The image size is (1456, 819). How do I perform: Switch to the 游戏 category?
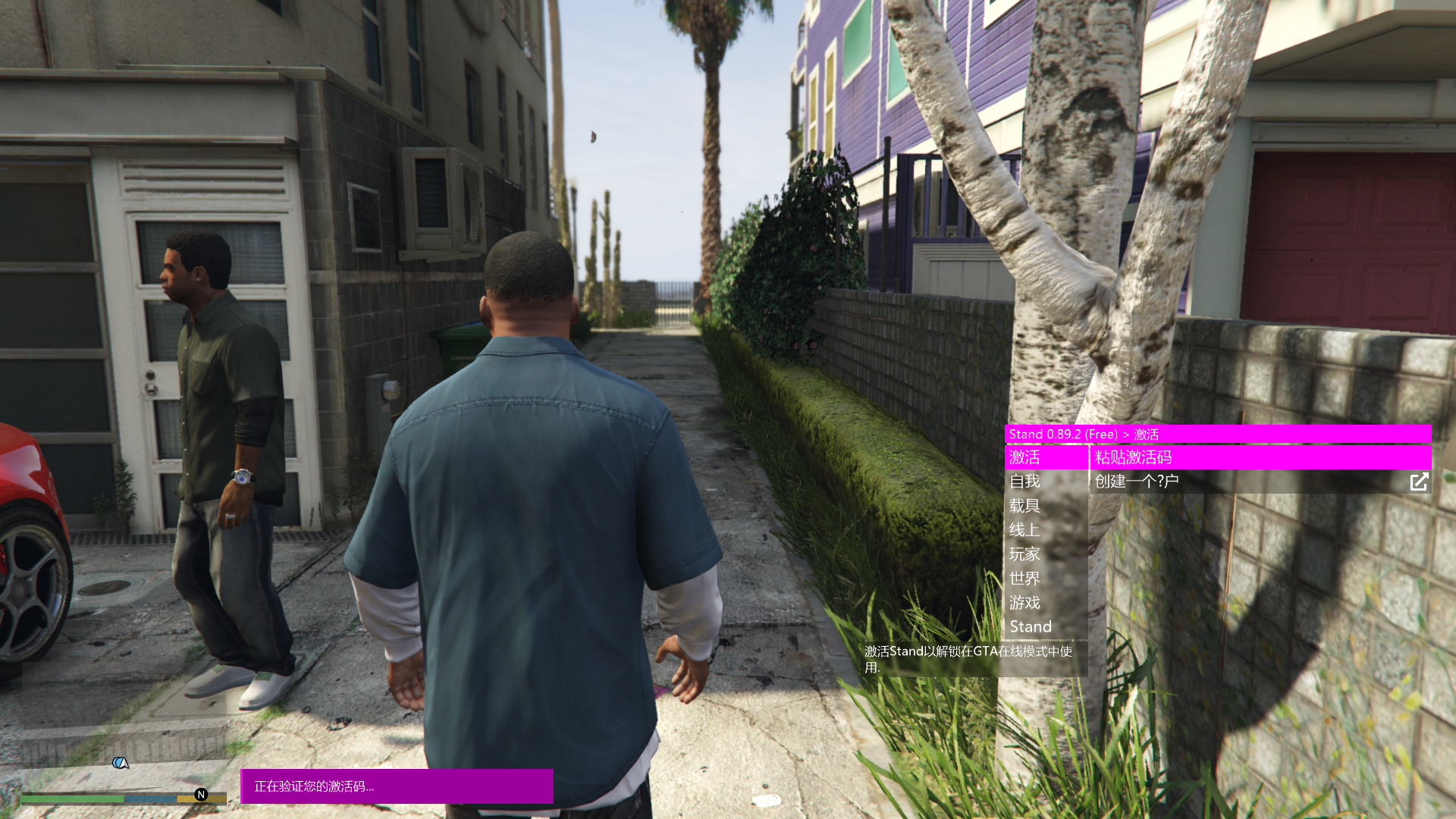(1046, 603)
